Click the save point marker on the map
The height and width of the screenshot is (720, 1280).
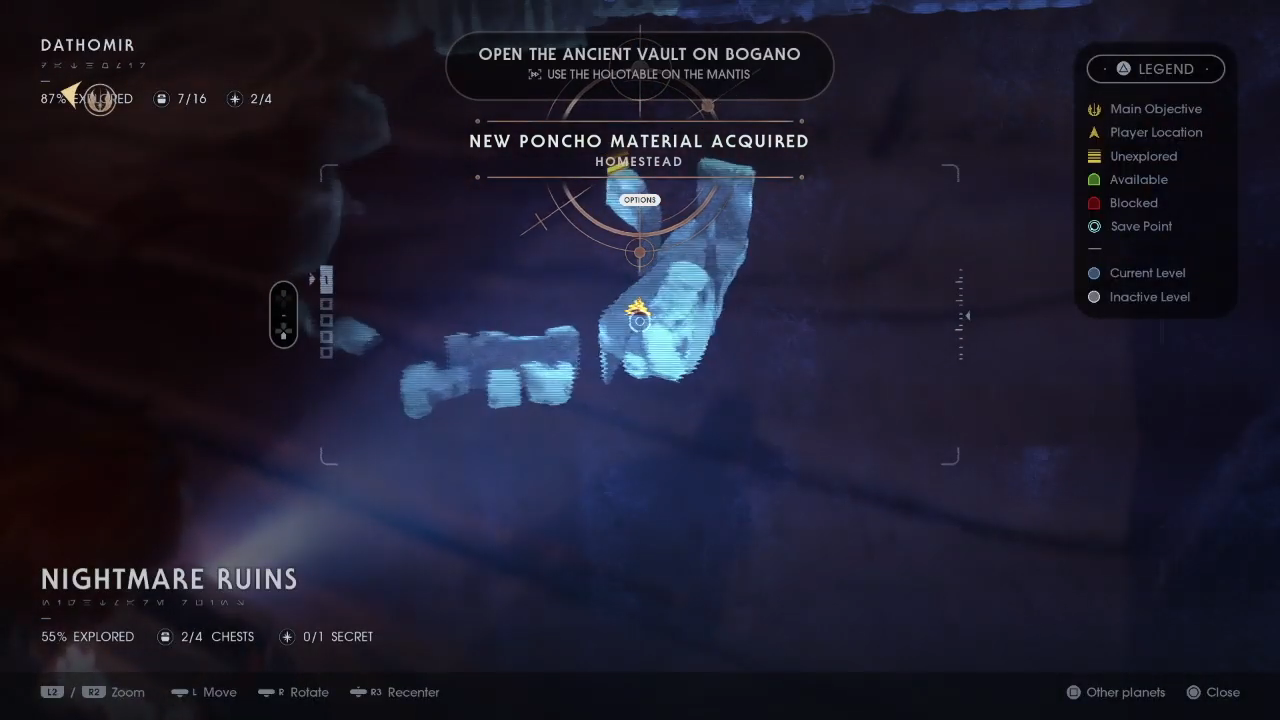(639, 321)
